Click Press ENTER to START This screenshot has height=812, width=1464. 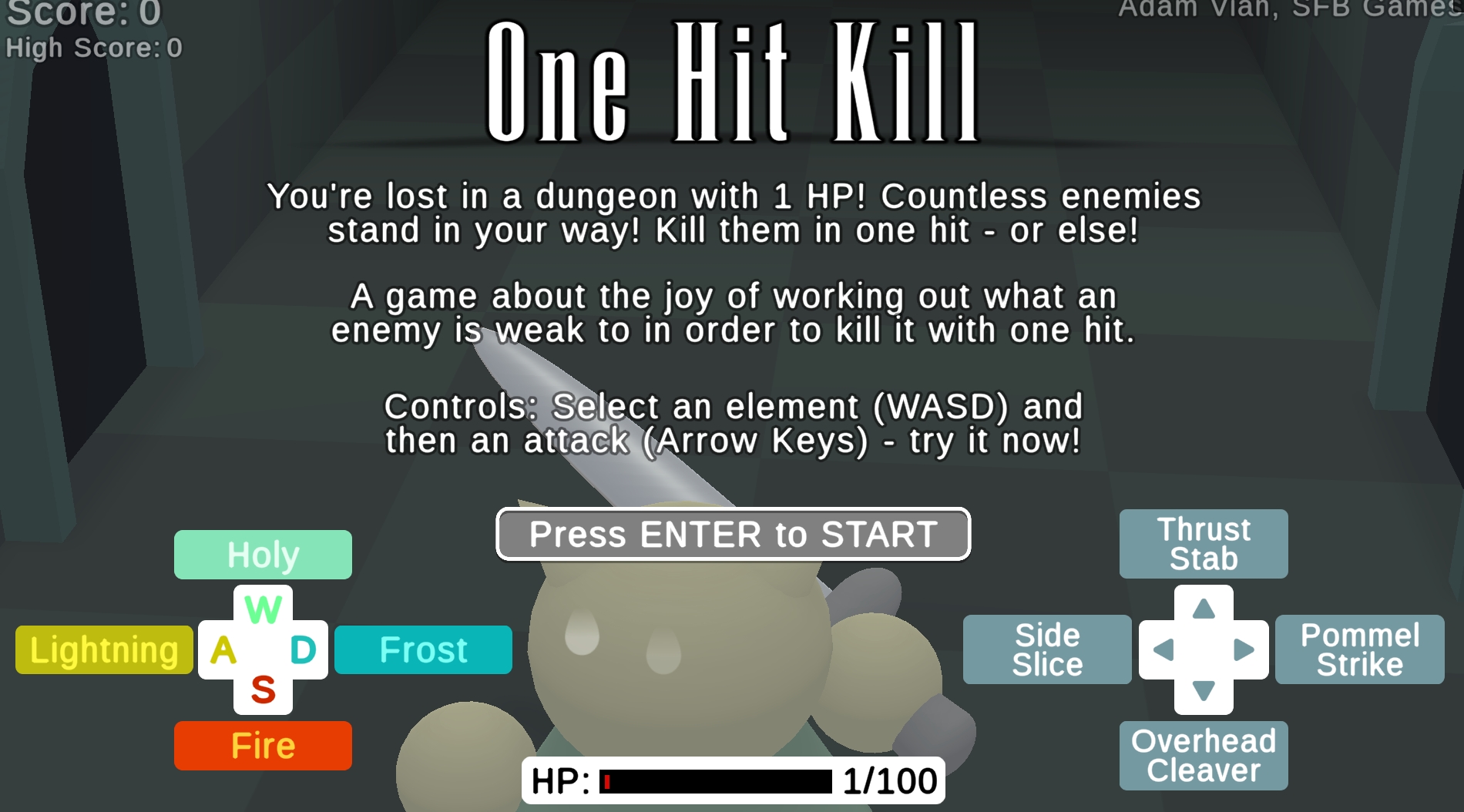pyautogui.click(x=732, y=534)
